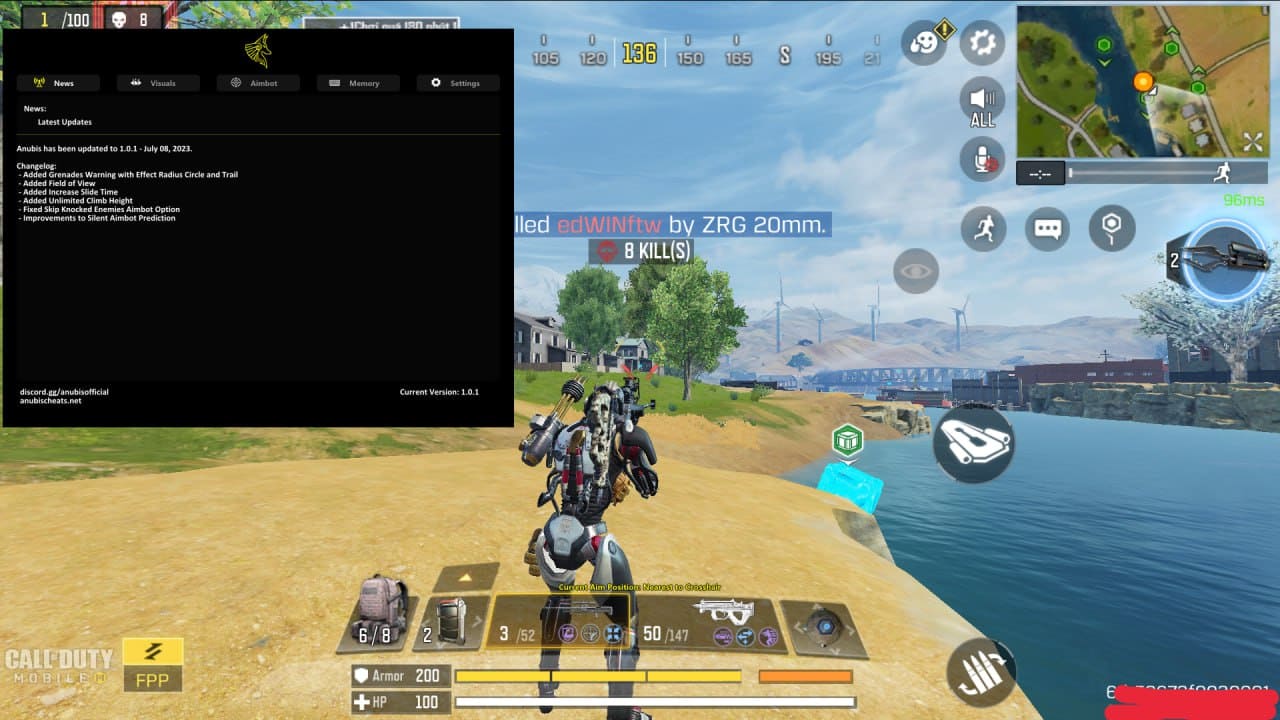Switch to the Aimbot tab
1280x720 pixels.
[258, 83]
